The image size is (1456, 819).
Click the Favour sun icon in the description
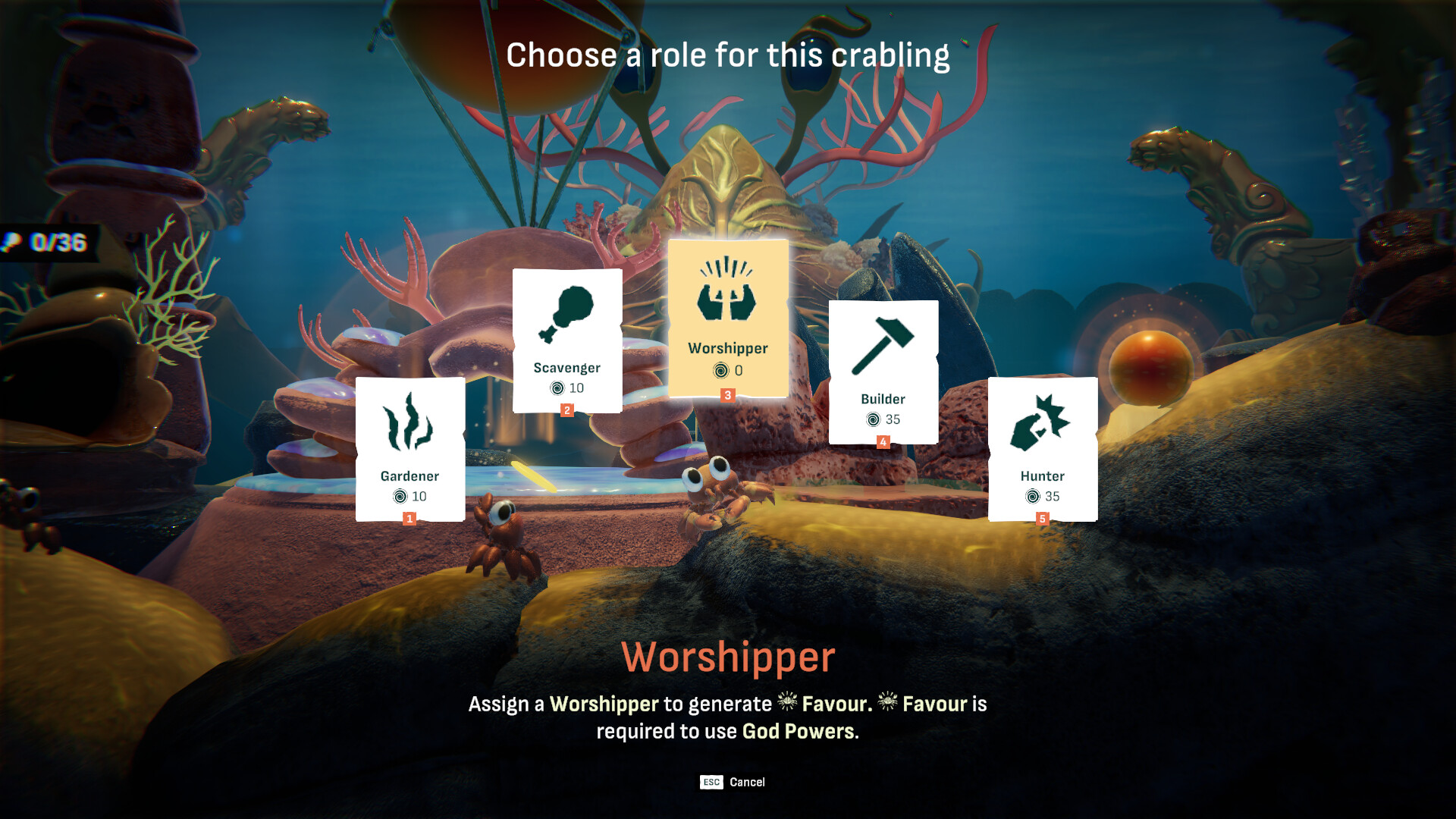pos(789,704)
